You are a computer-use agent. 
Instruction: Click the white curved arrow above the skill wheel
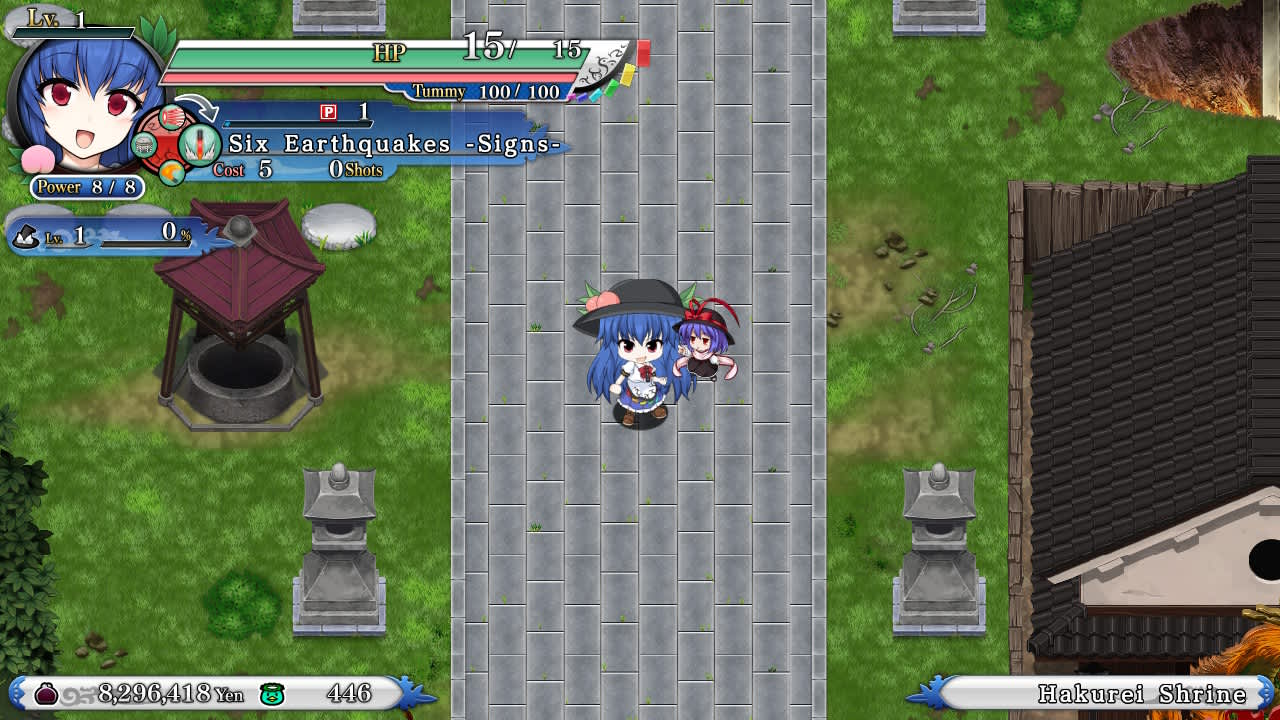197,108
